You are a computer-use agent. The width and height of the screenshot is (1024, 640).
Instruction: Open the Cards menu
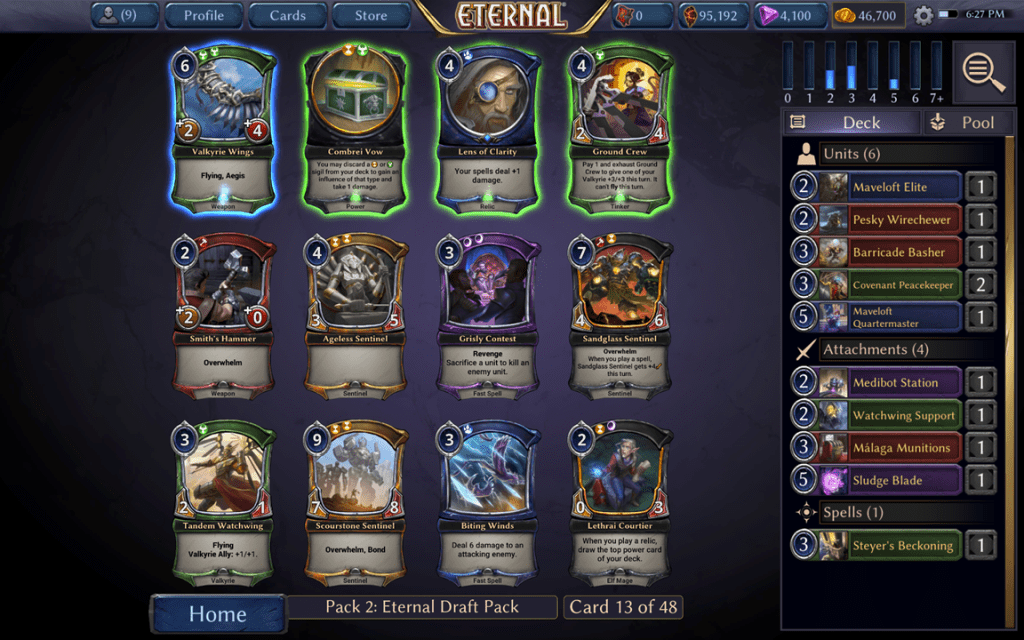pos(287,15)
